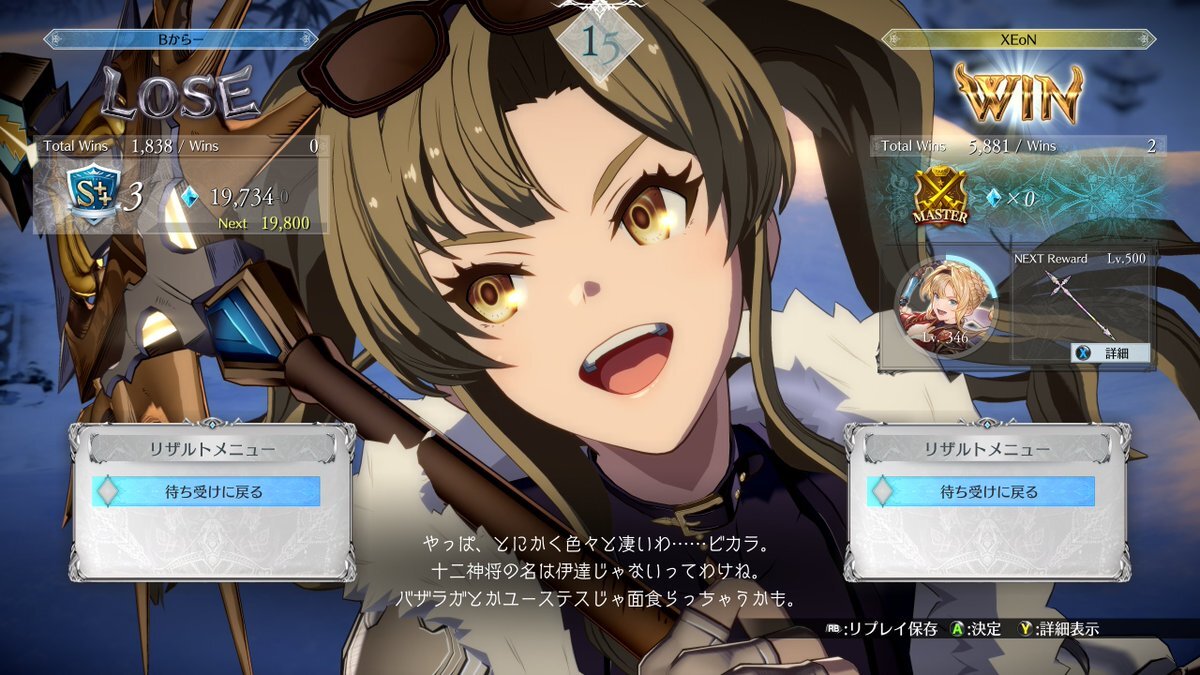Choose 待ち受けに戻る in the winning player's result menu
This screenshot has height=675, width=1200.
point(981,491)
